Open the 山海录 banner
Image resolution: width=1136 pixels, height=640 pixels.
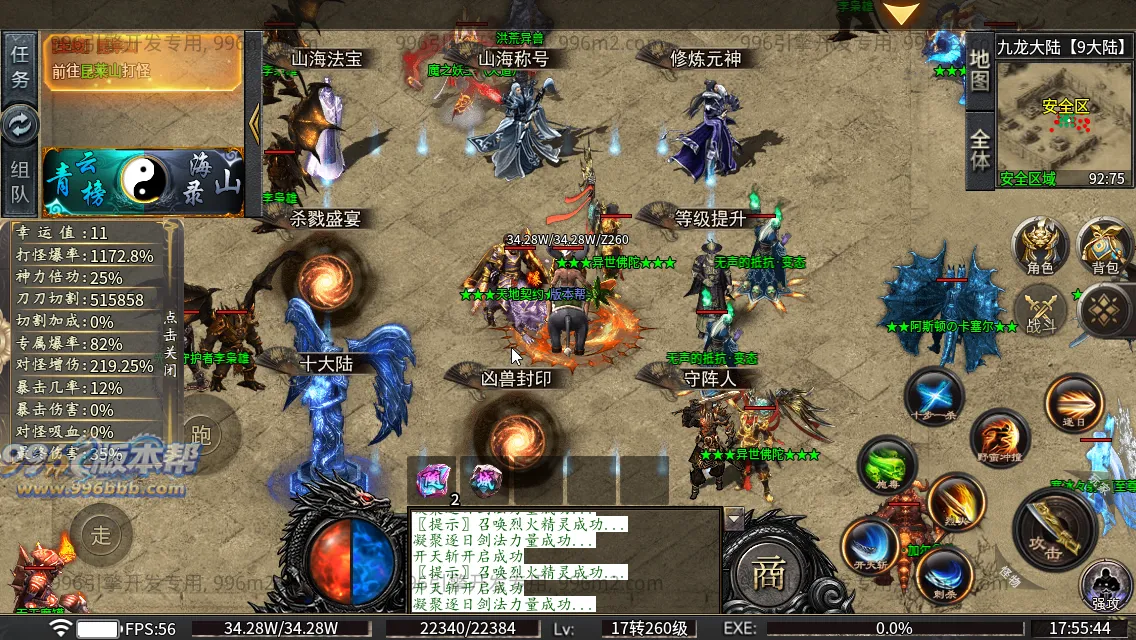coord(212,182)
